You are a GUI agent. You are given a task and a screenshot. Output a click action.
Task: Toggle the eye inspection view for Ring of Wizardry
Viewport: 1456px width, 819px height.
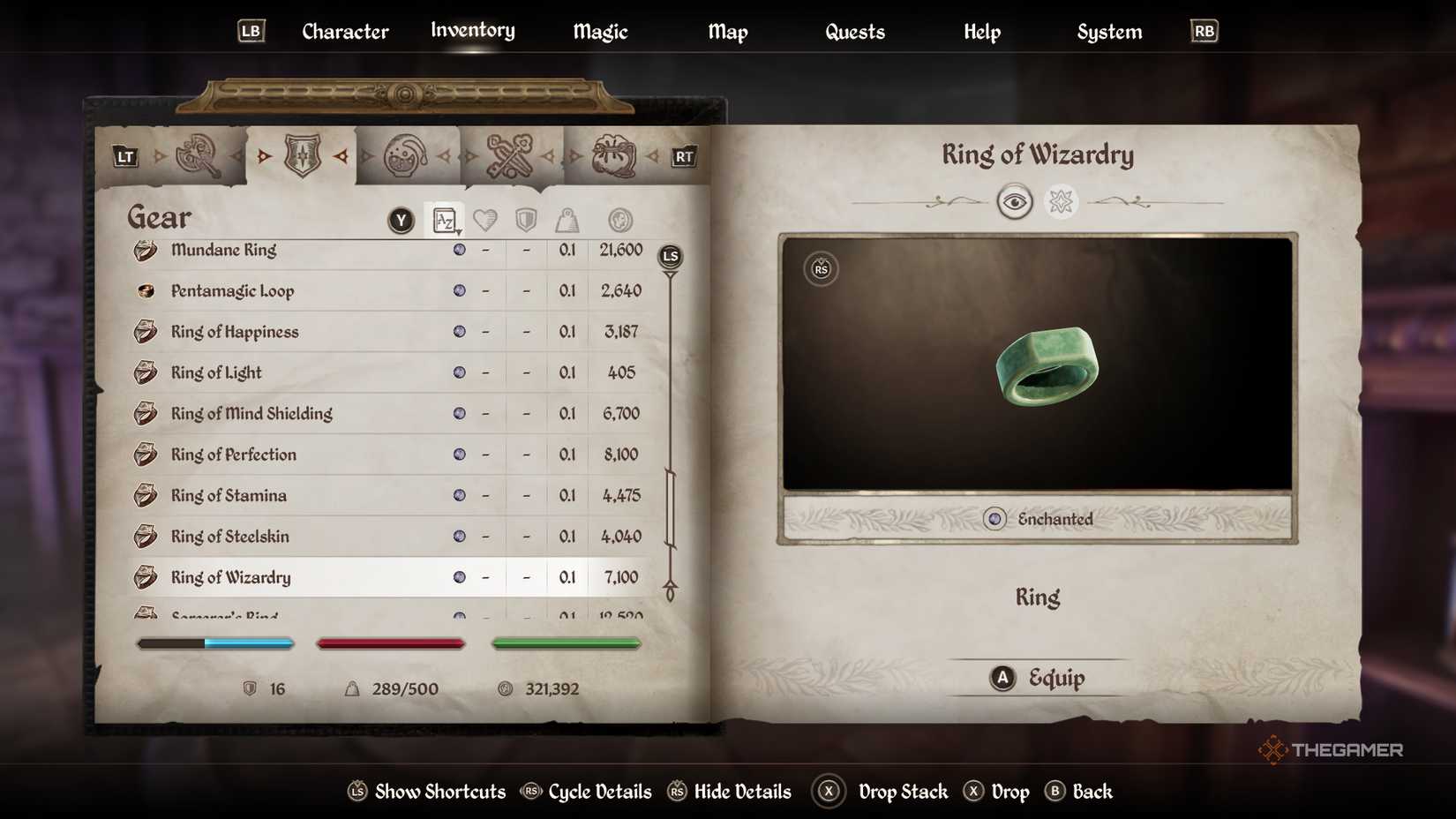(1016, 201)
